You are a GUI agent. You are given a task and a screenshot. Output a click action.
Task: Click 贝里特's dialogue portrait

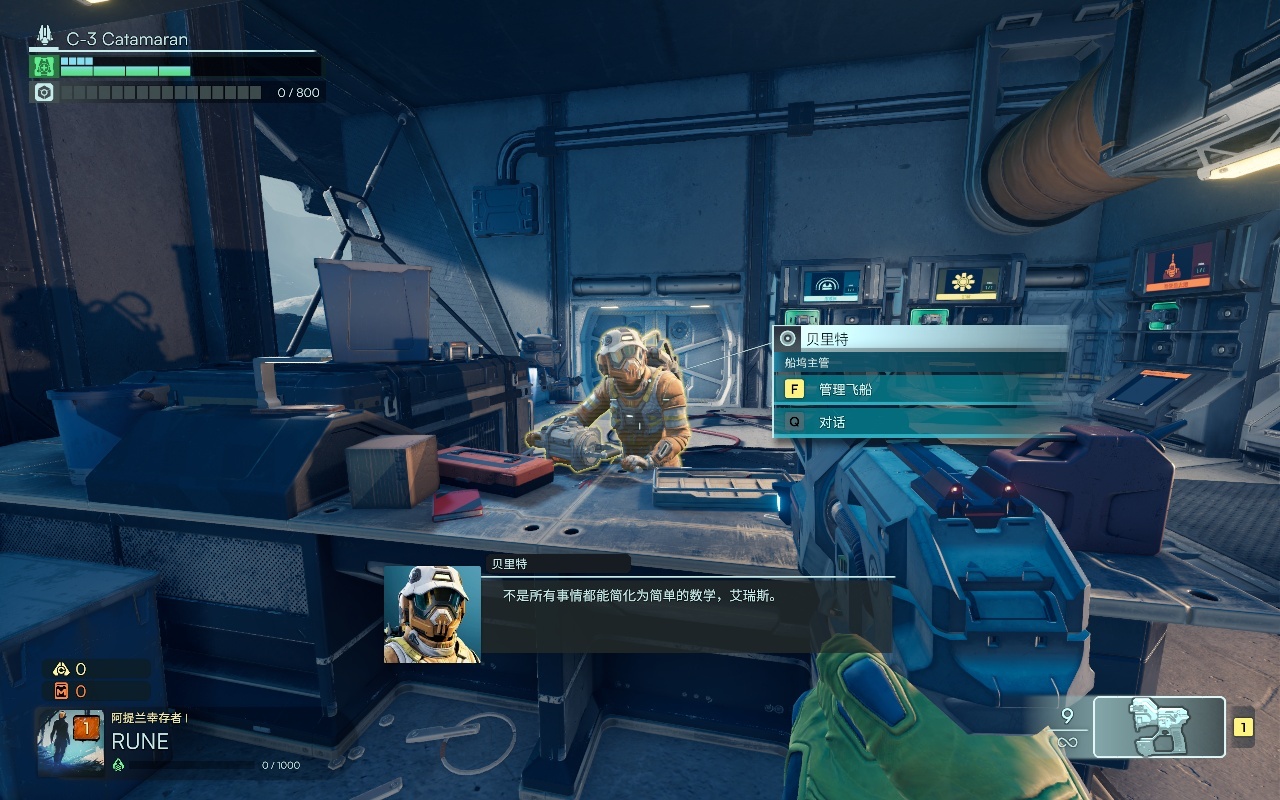(432, 614)
